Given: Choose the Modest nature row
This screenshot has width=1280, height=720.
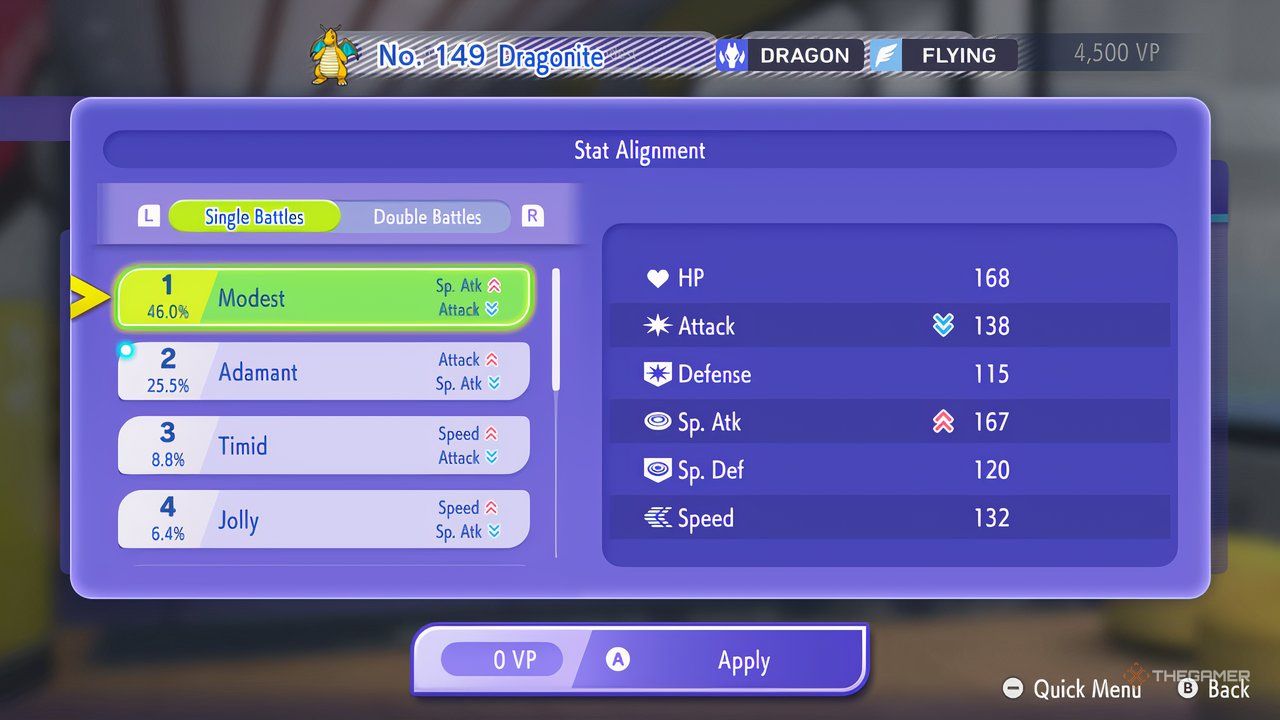Looking at the screenshot, I should [323, 298].
